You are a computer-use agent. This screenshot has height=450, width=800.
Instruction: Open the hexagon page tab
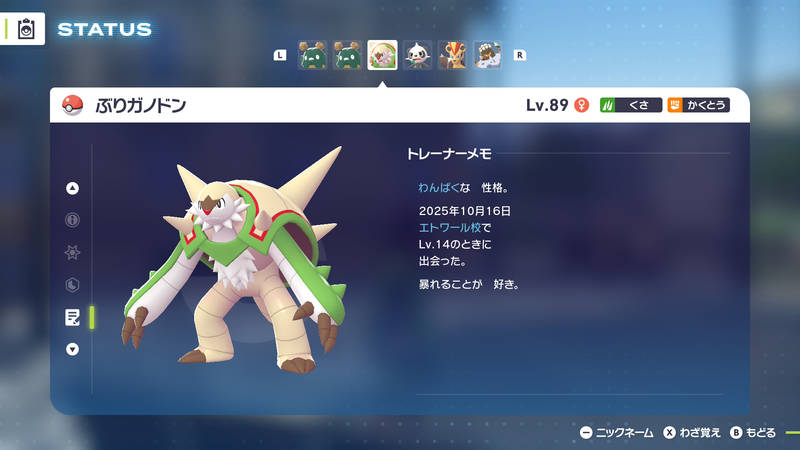72,285
